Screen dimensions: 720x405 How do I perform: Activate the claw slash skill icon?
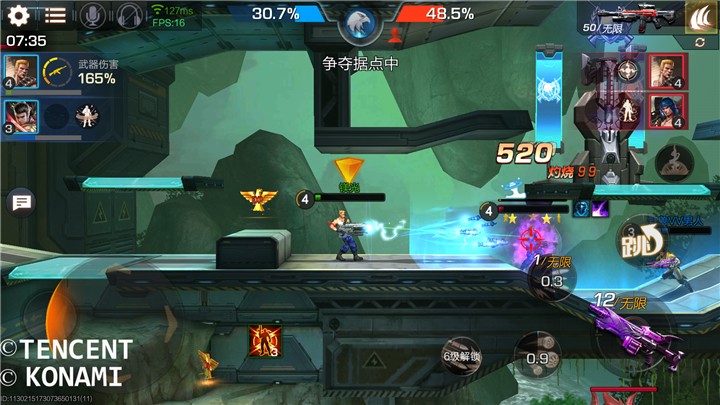701,15
